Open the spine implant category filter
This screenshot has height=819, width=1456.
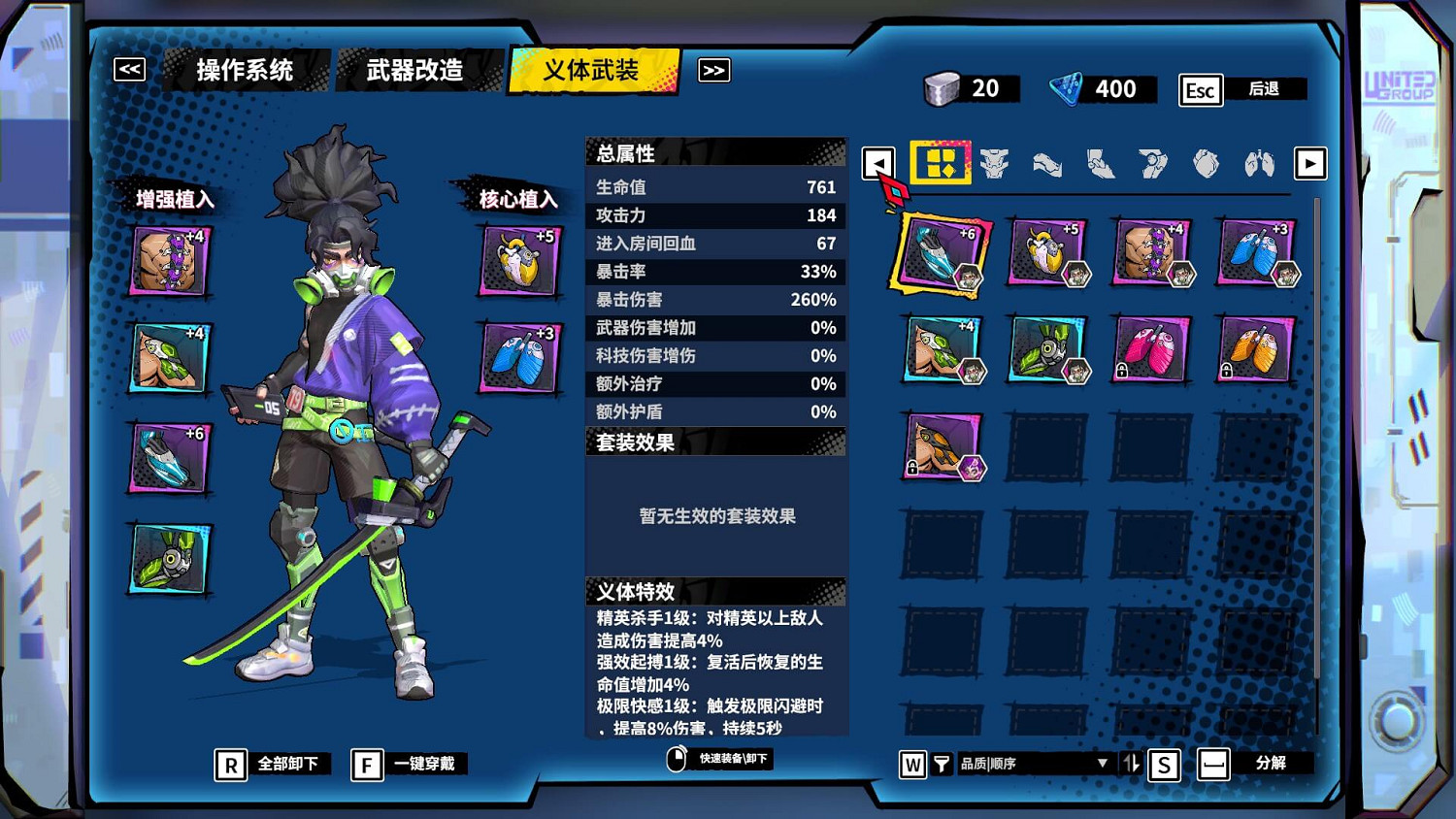[x=995, y=163]
